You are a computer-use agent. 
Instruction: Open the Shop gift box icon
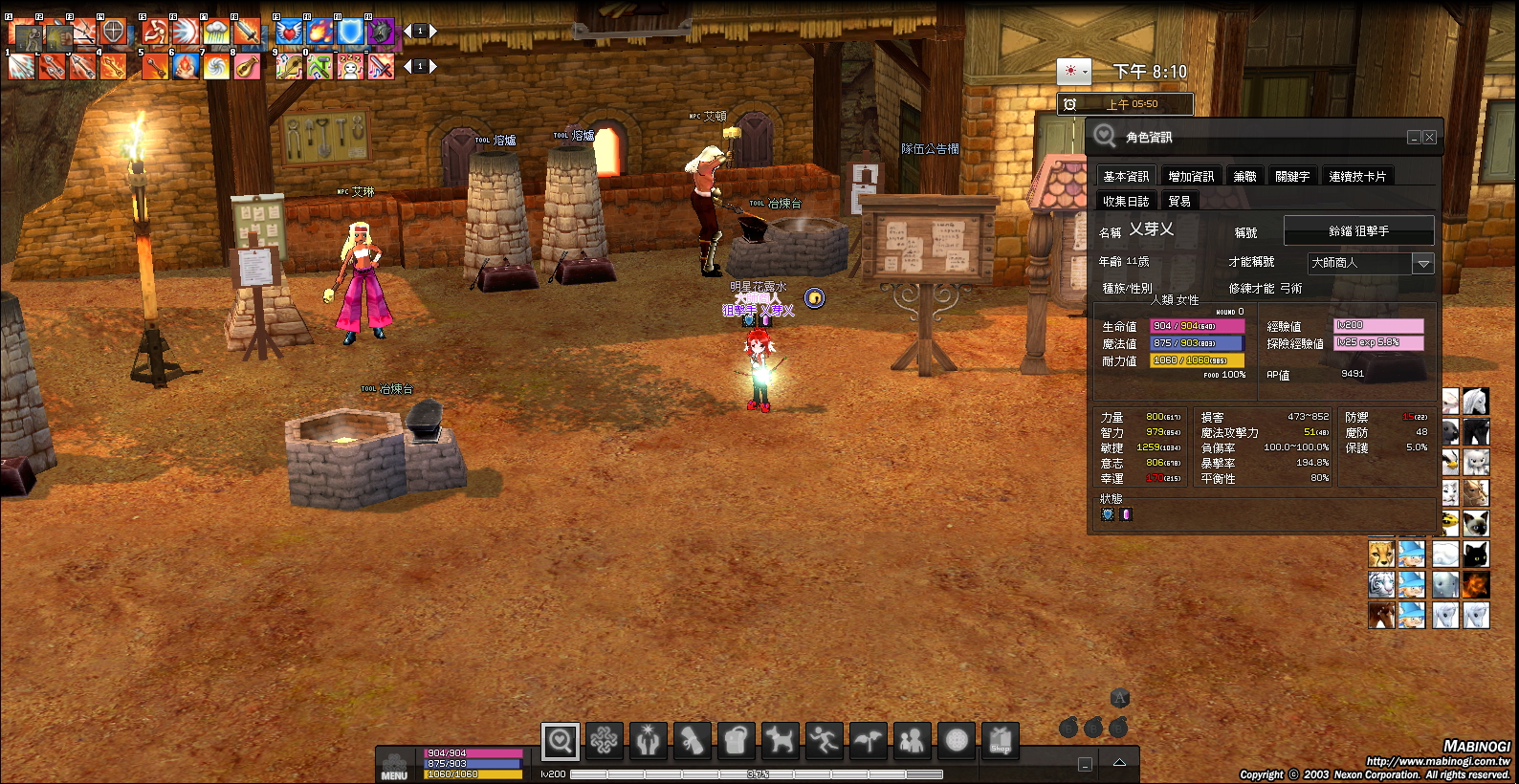pyautogui.click(x=1001, y=740)
